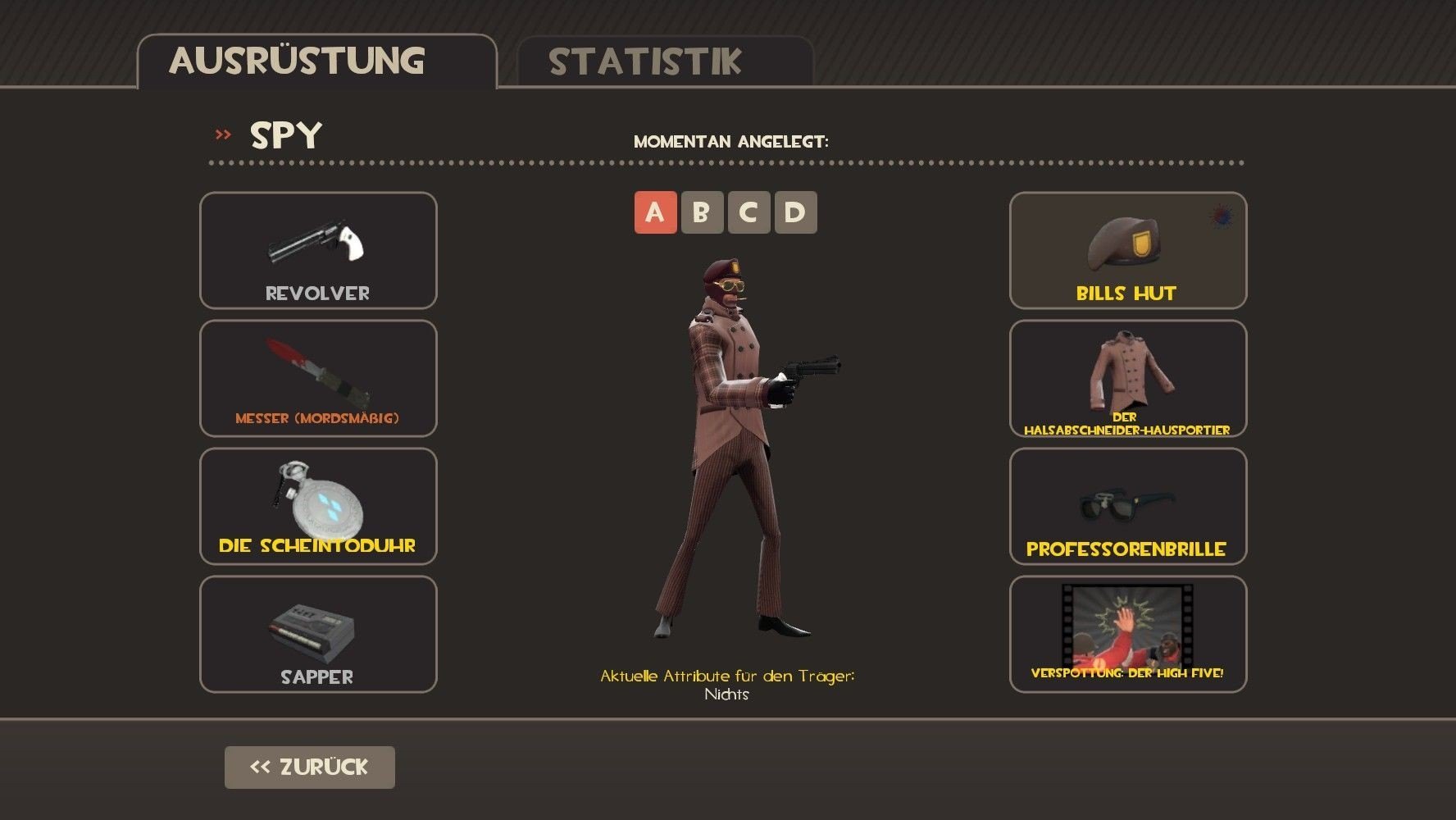Select loadout preset A
This screenshot has width=1456, height=820.
[x=655, y=212]
